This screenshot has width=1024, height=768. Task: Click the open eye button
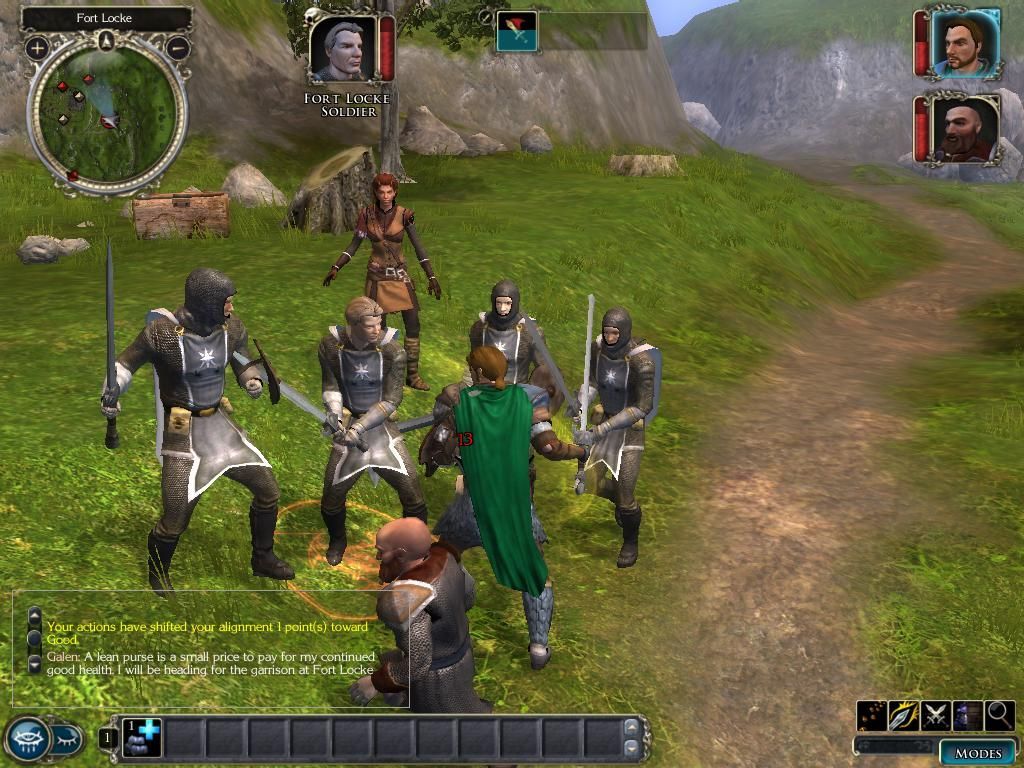(27, 739)
